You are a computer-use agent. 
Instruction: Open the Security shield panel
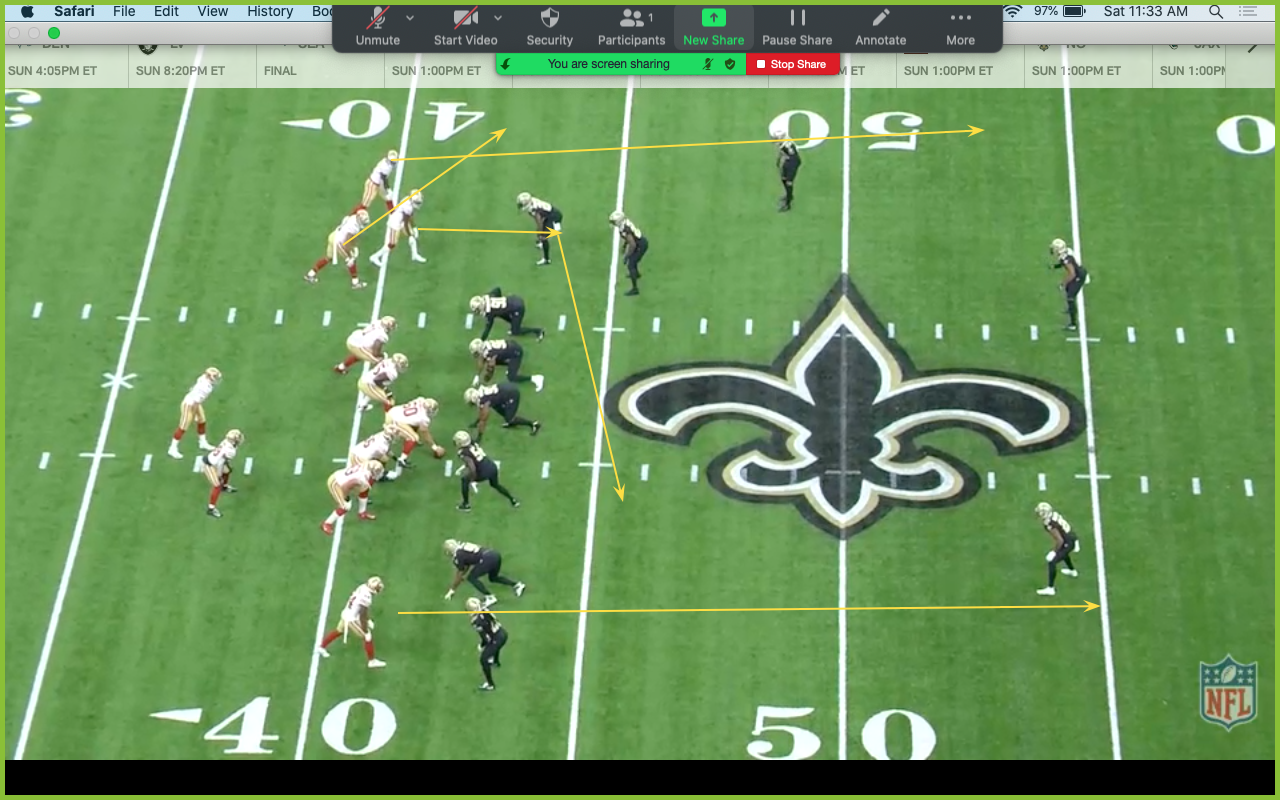(549, 27)
